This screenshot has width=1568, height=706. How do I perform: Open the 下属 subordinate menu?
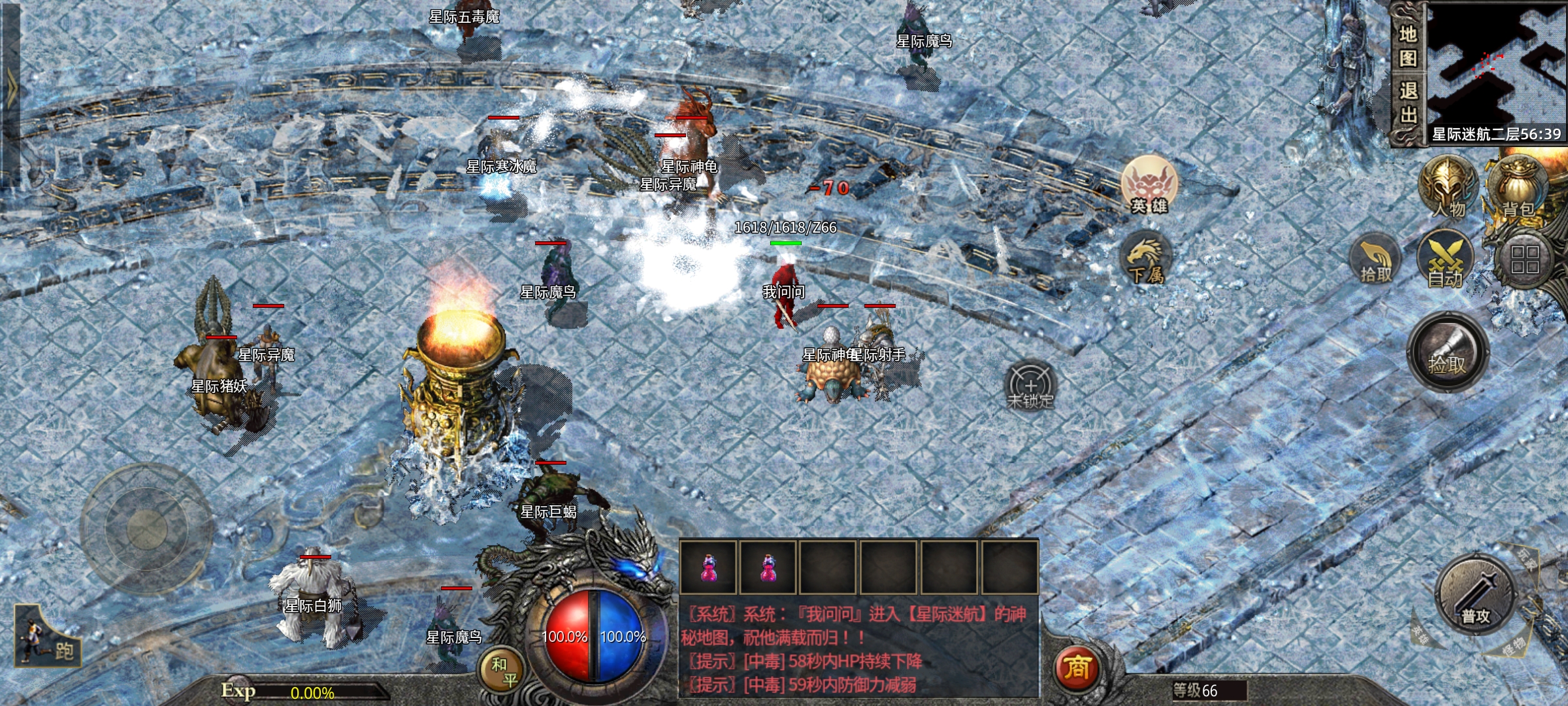click(1145, 258)
